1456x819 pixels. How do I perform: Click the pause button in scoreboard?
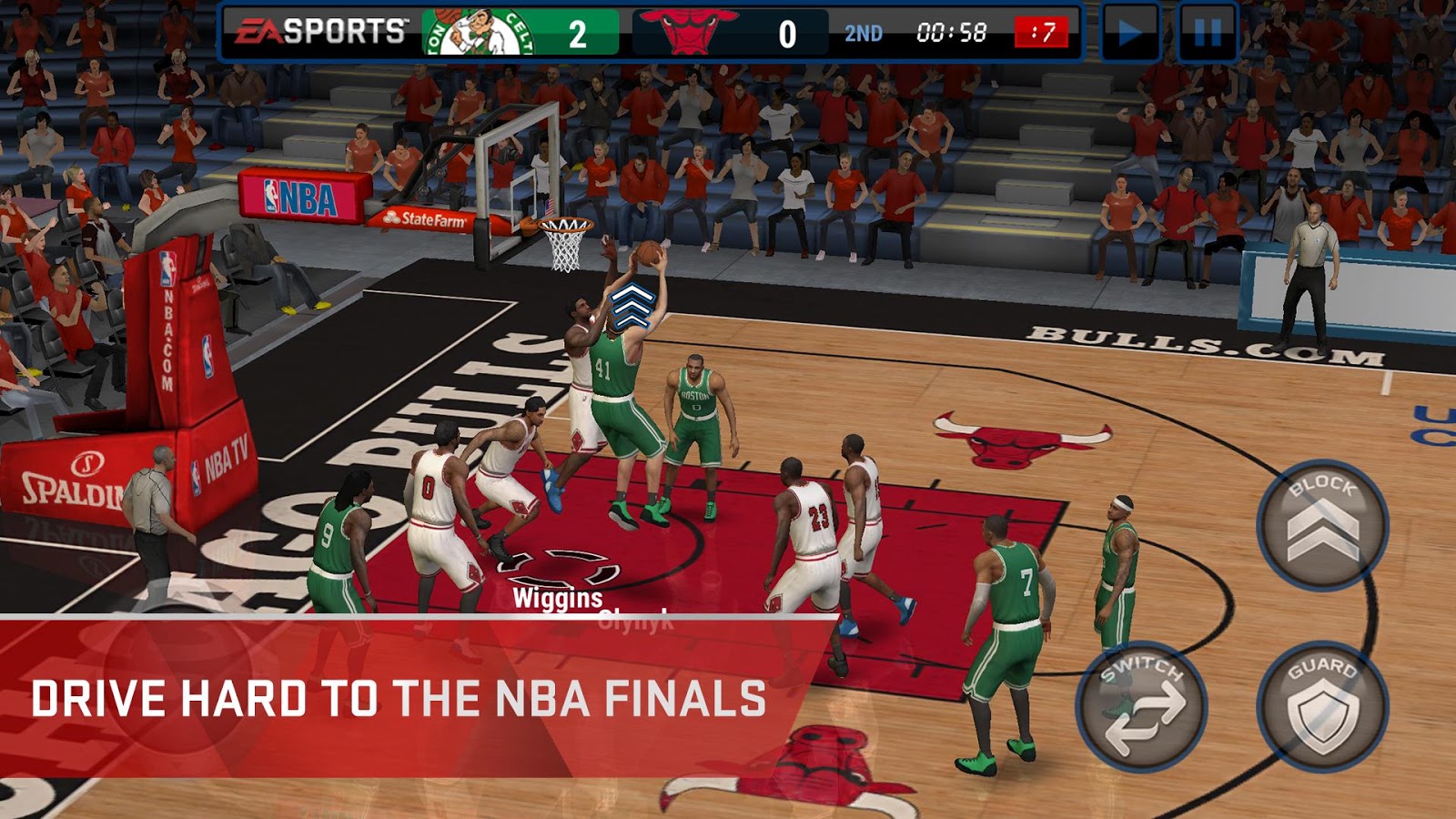point(1208,34)
